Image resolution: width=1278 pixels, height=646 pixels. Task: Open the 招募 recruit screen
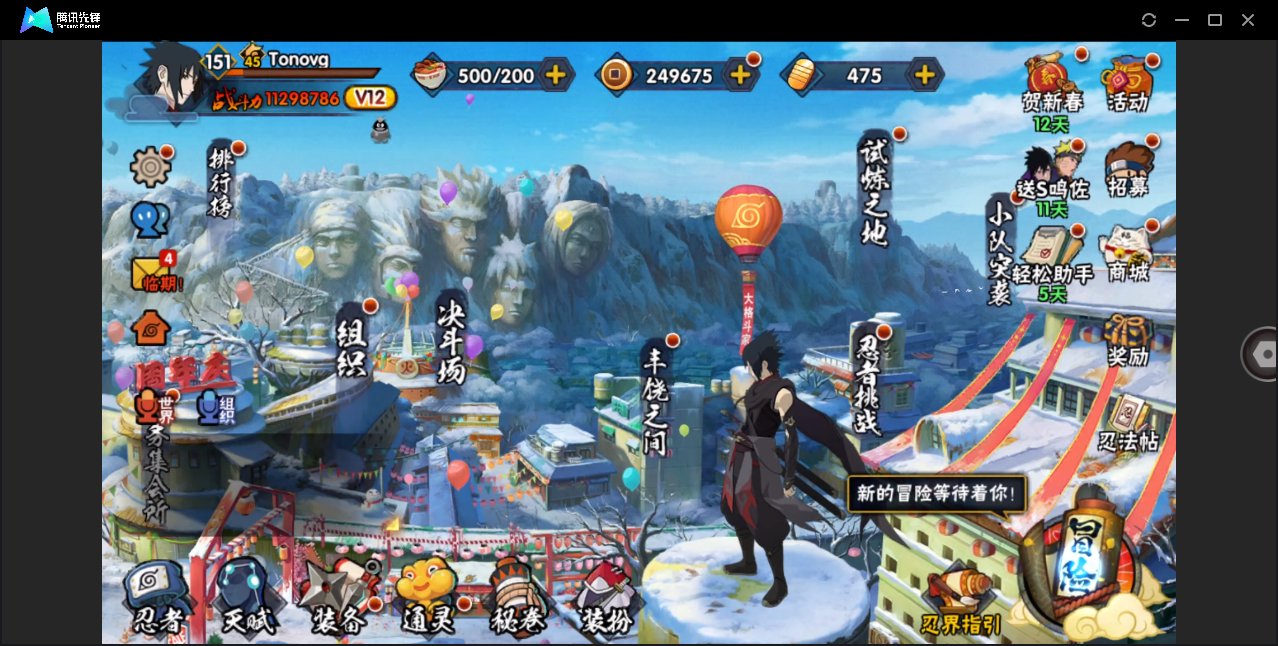[1128, 169]
